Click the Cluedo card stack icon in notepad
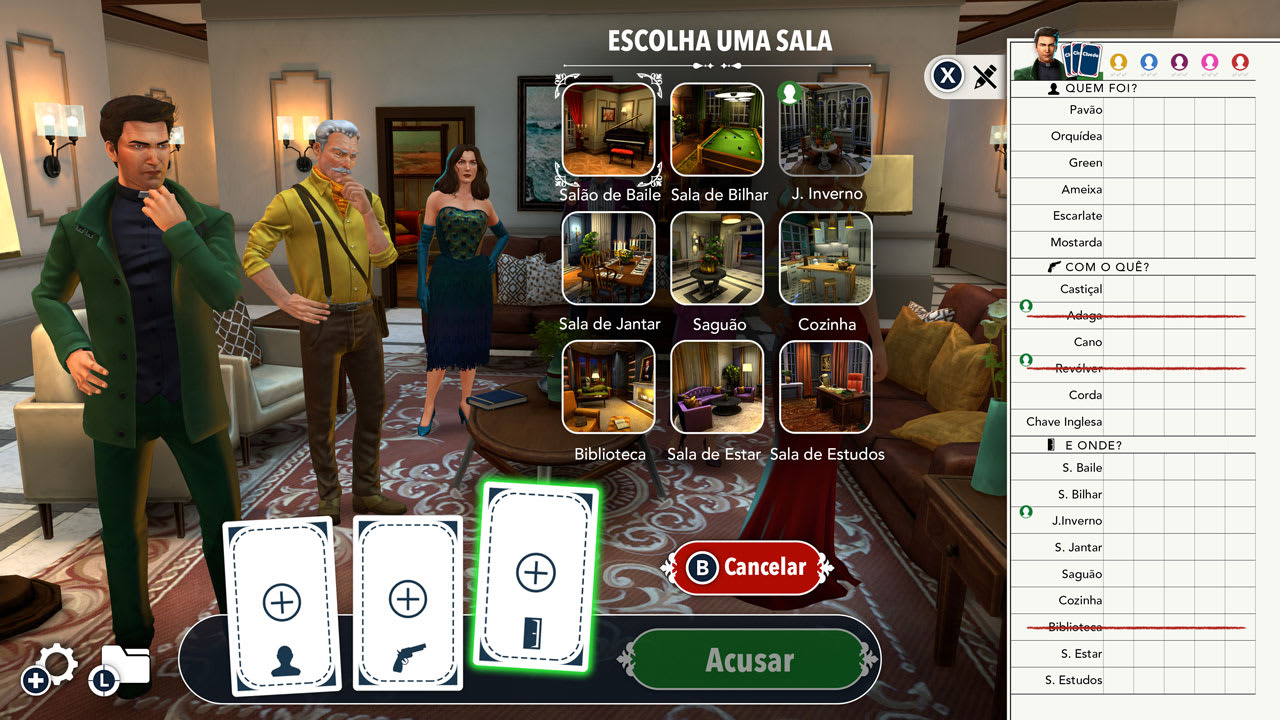The height and width of the screenshot is (720, 1280). (x=1084, y=60)
